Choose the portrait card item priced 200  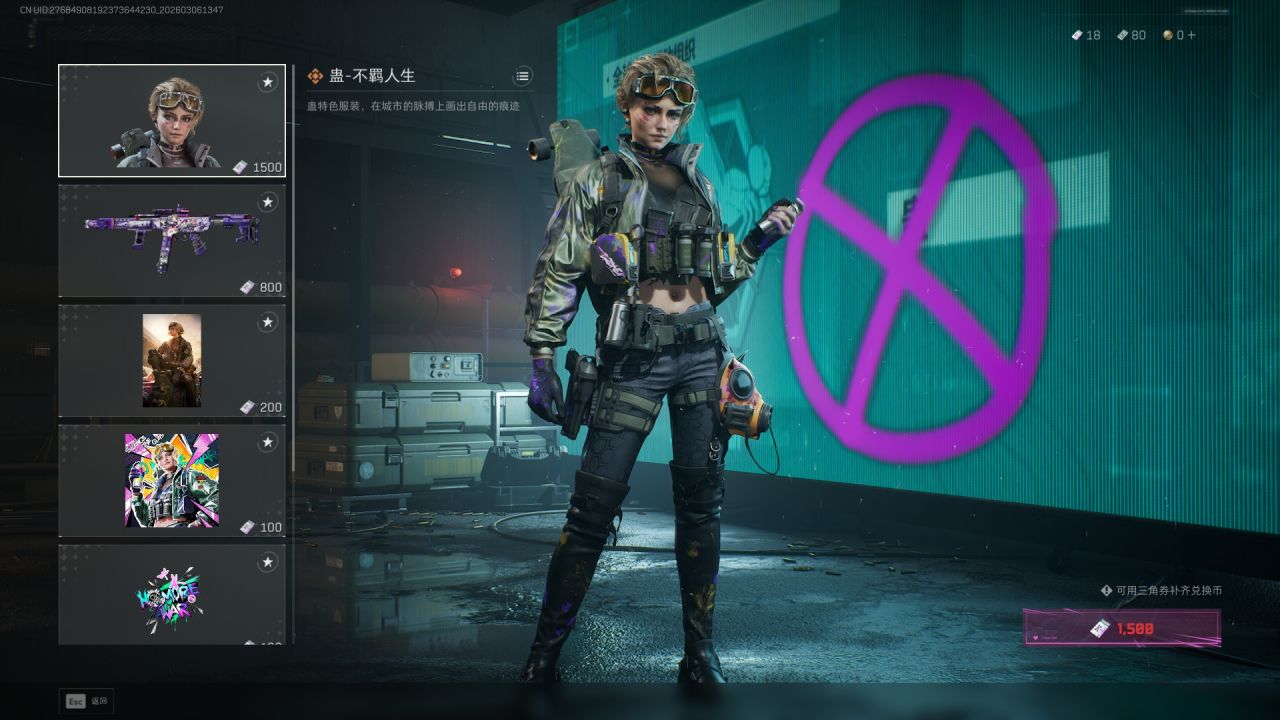pos(171,361)
